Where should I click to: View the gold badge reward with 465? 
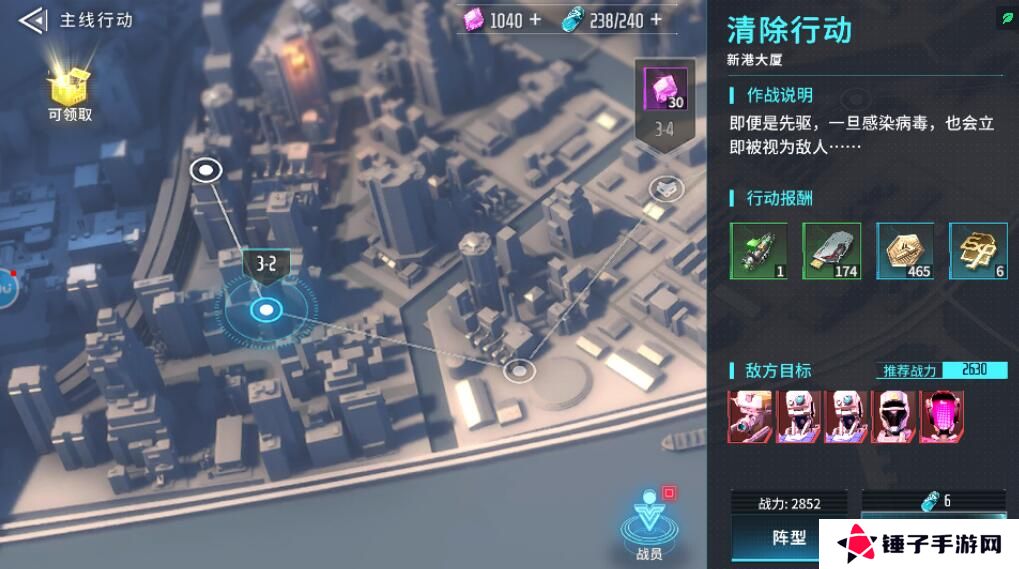905,251
